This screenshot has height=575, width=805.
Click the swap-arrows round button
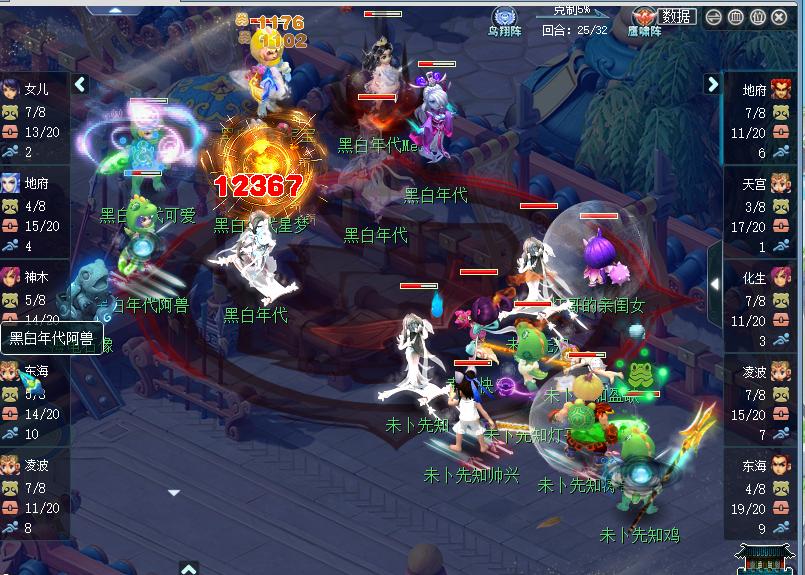(x=713, y=17)
